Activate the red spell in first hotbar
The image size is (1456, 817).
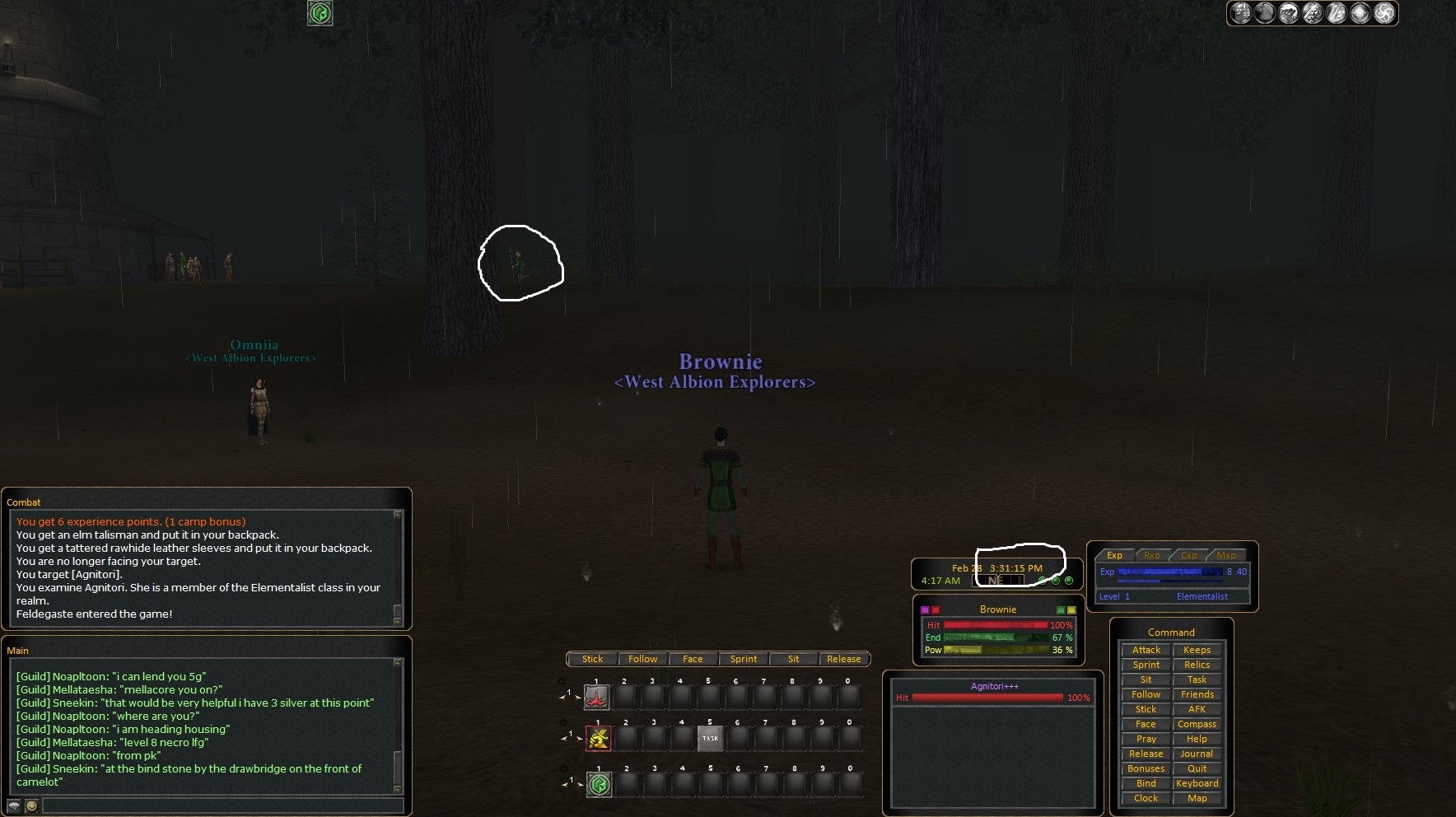click(596, 698)
